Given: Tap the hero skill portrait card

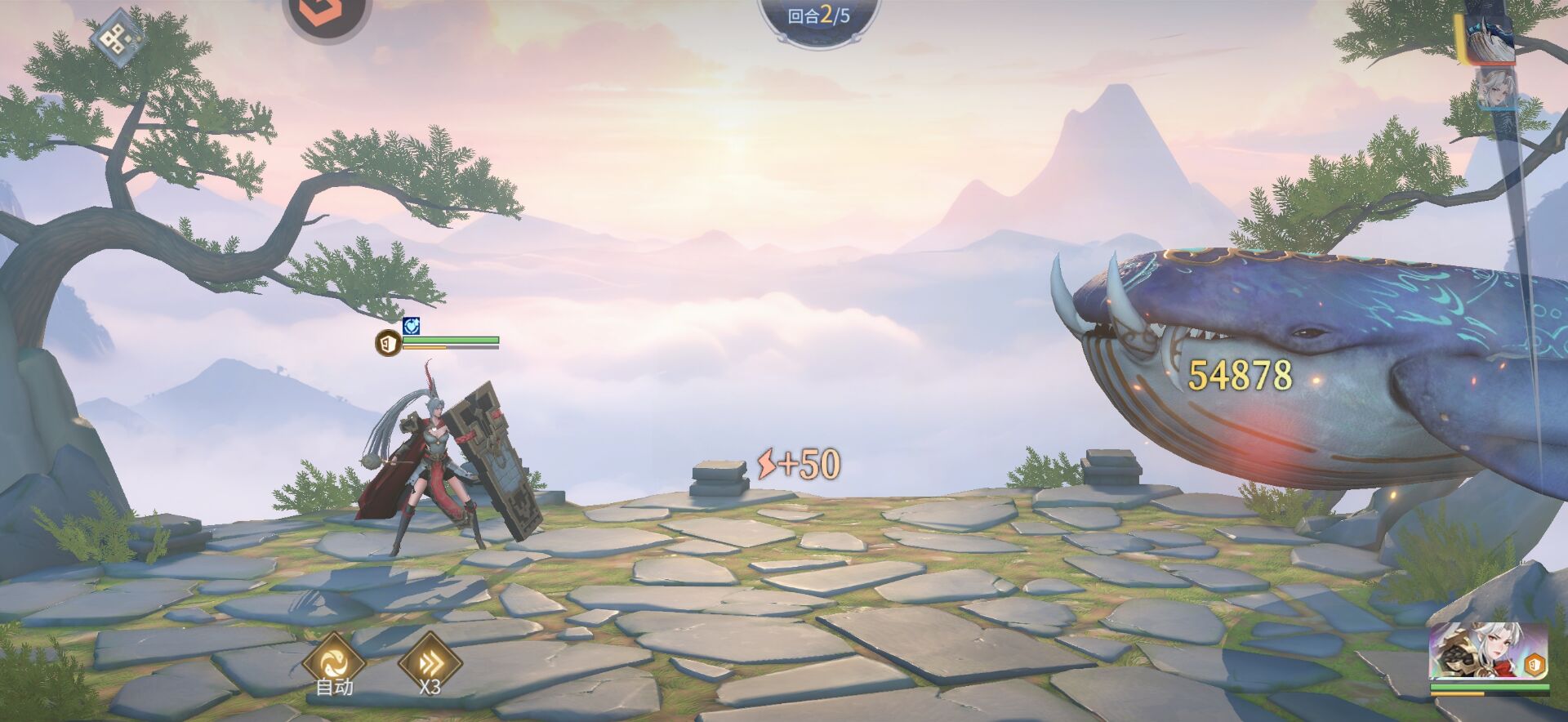Looking at the screenshot, I should [x=1488, y=652].
